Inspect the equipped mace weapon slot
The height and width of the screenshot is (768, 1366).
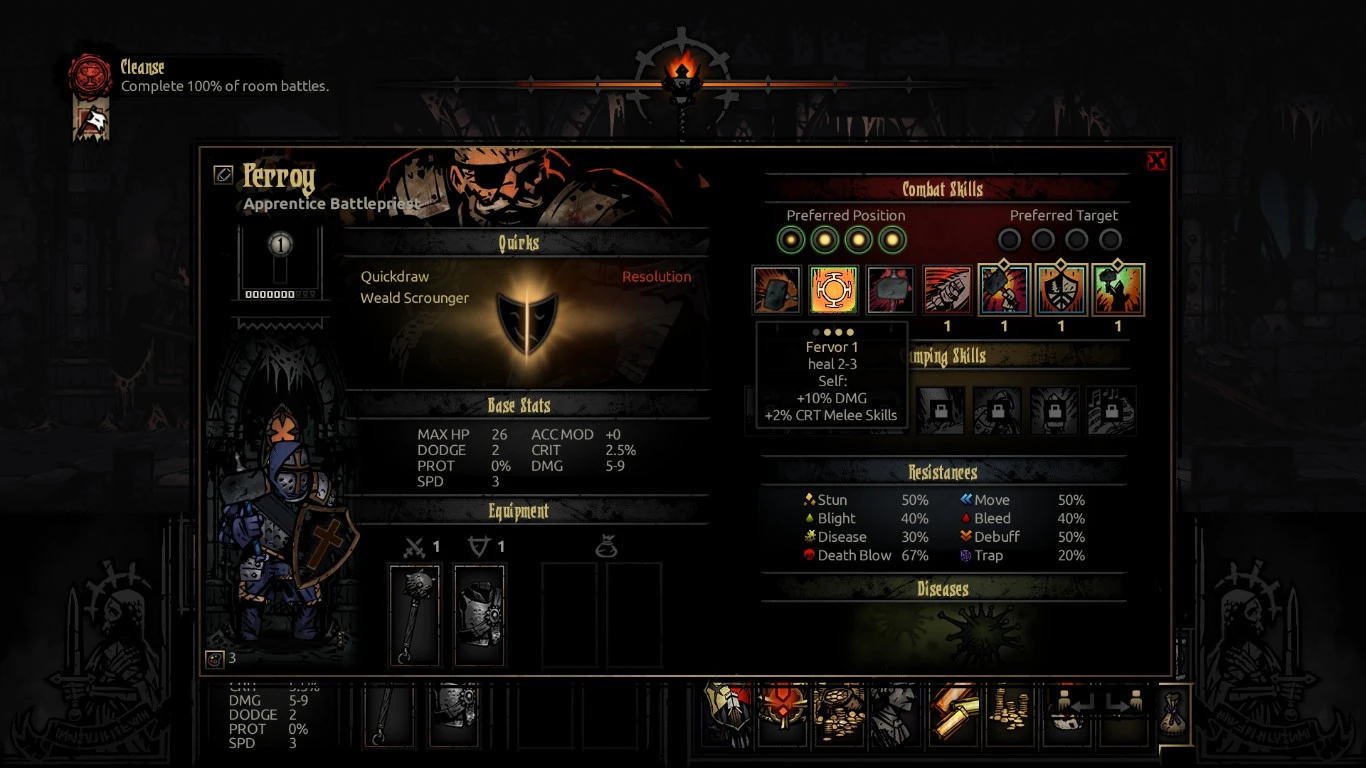tap(414, 614)
